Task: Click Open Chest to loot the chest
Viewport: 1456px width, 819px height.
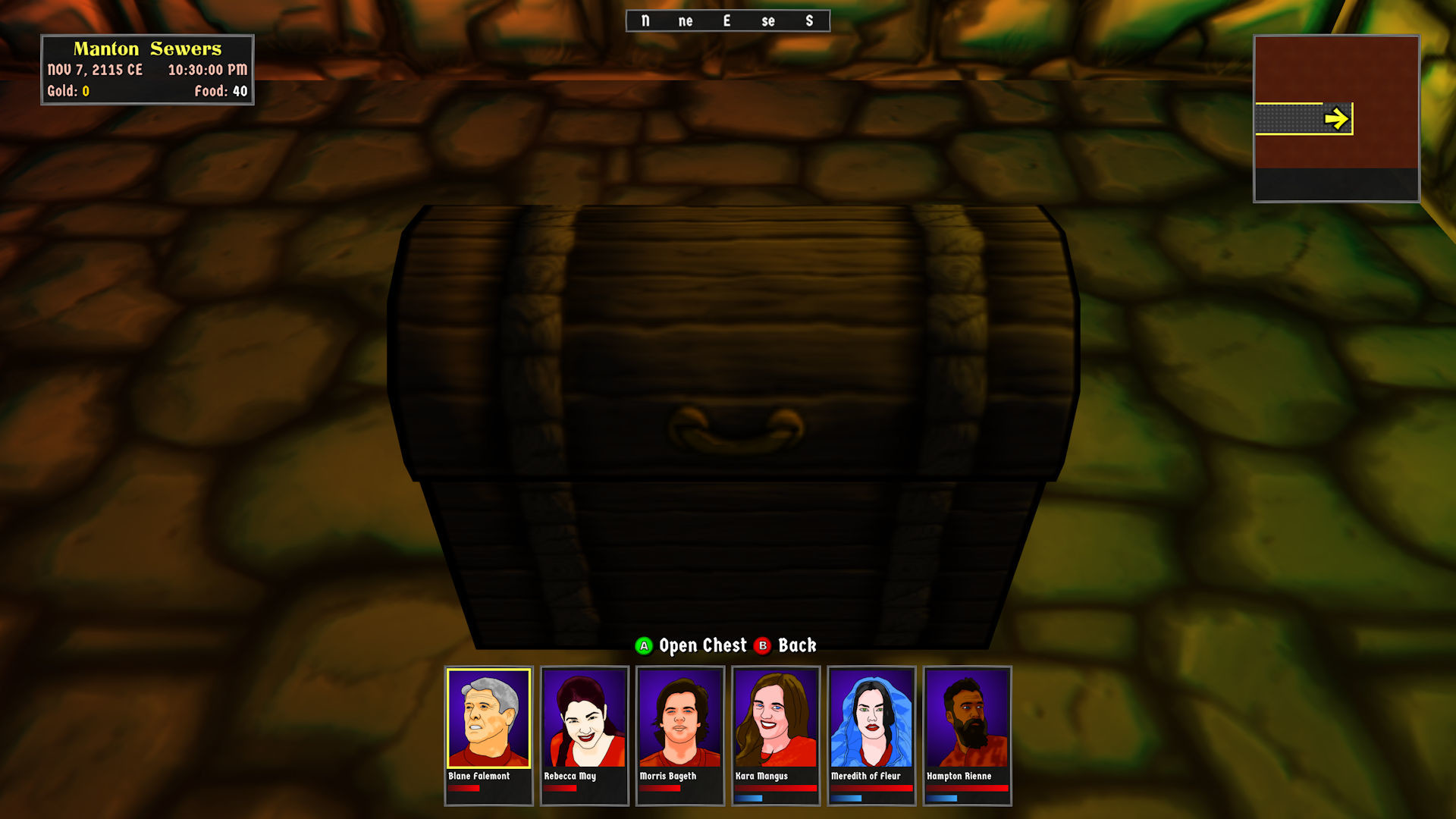Action: 701,645
